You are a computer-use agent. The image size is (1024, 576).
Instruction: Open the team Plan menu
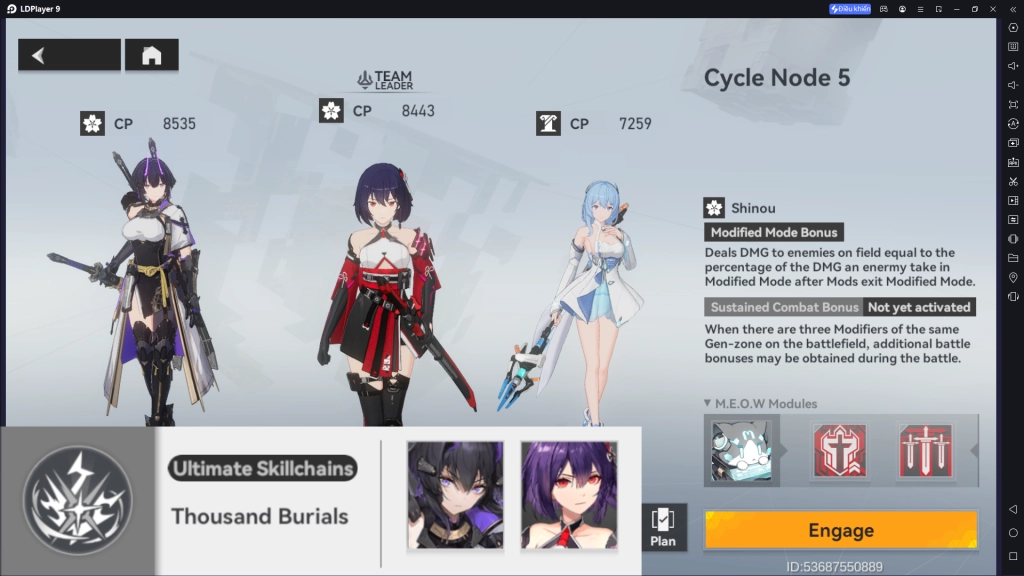click(x=663, y=527)
